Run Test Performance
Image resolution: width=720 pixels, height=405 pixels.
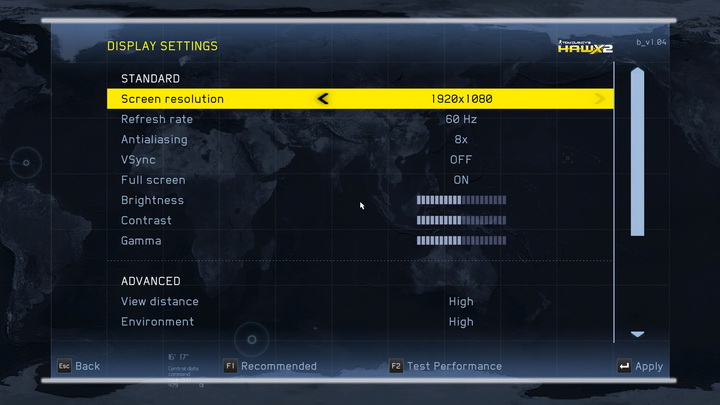point(446,366)
